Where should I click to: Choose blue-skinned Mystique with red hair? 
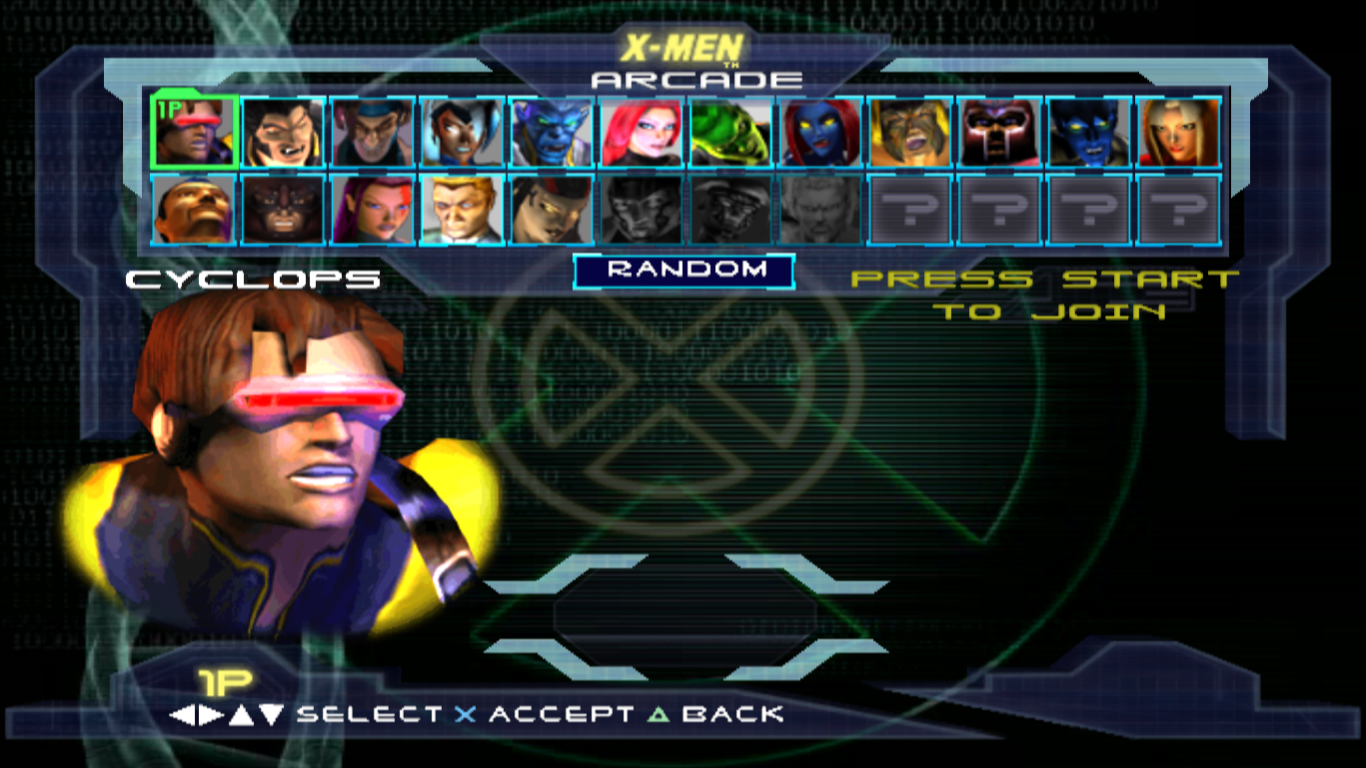[820, 132]
